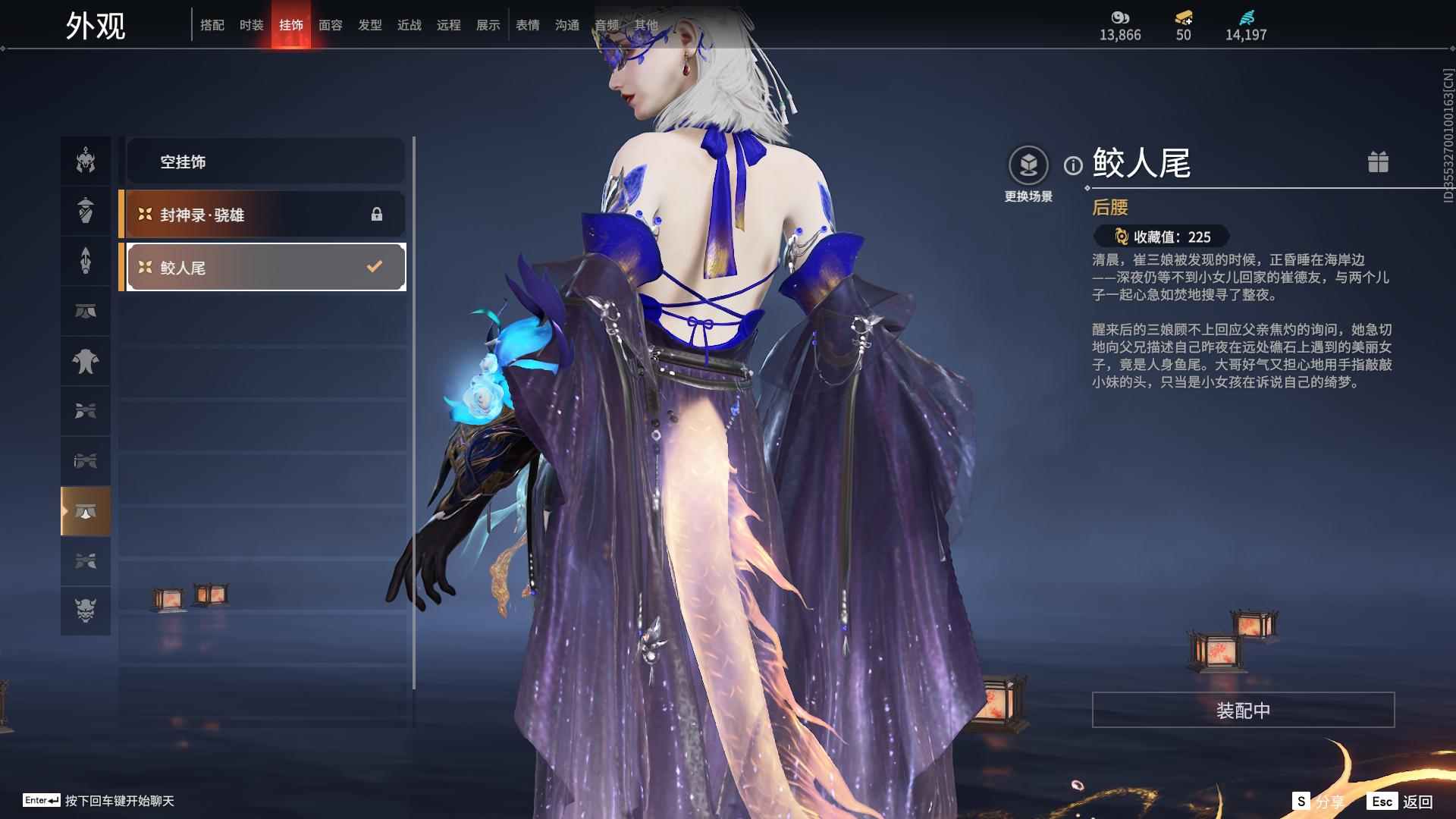This screenshot has height=819, width=1456.
Task: Select the demon mask accessory category
Action: [86, 610]
